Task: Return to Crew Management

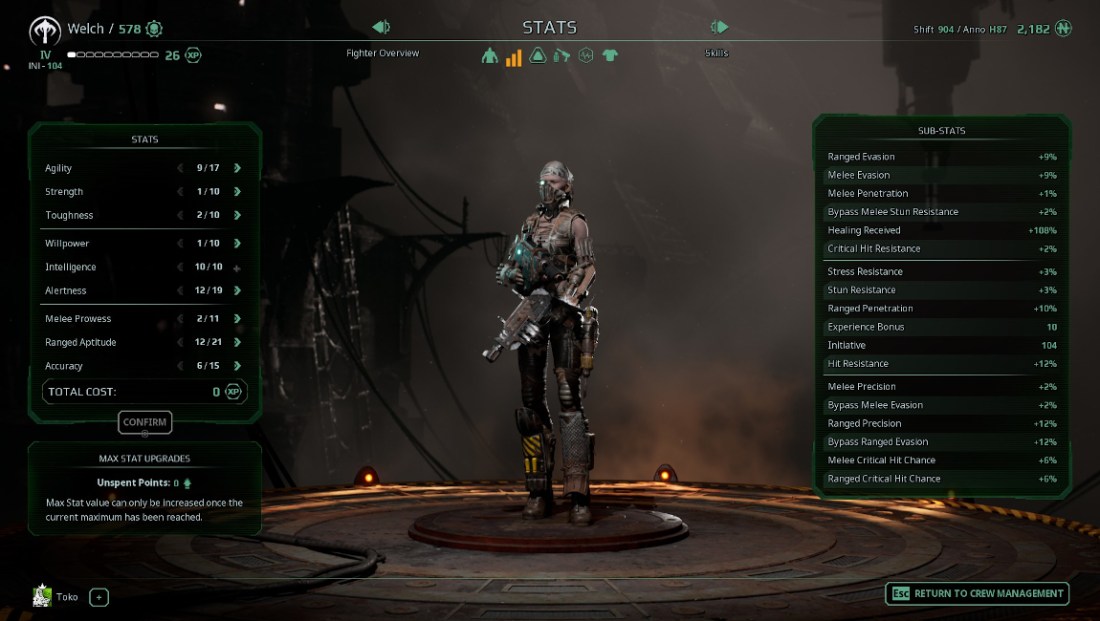Action: tap(977, 594)
